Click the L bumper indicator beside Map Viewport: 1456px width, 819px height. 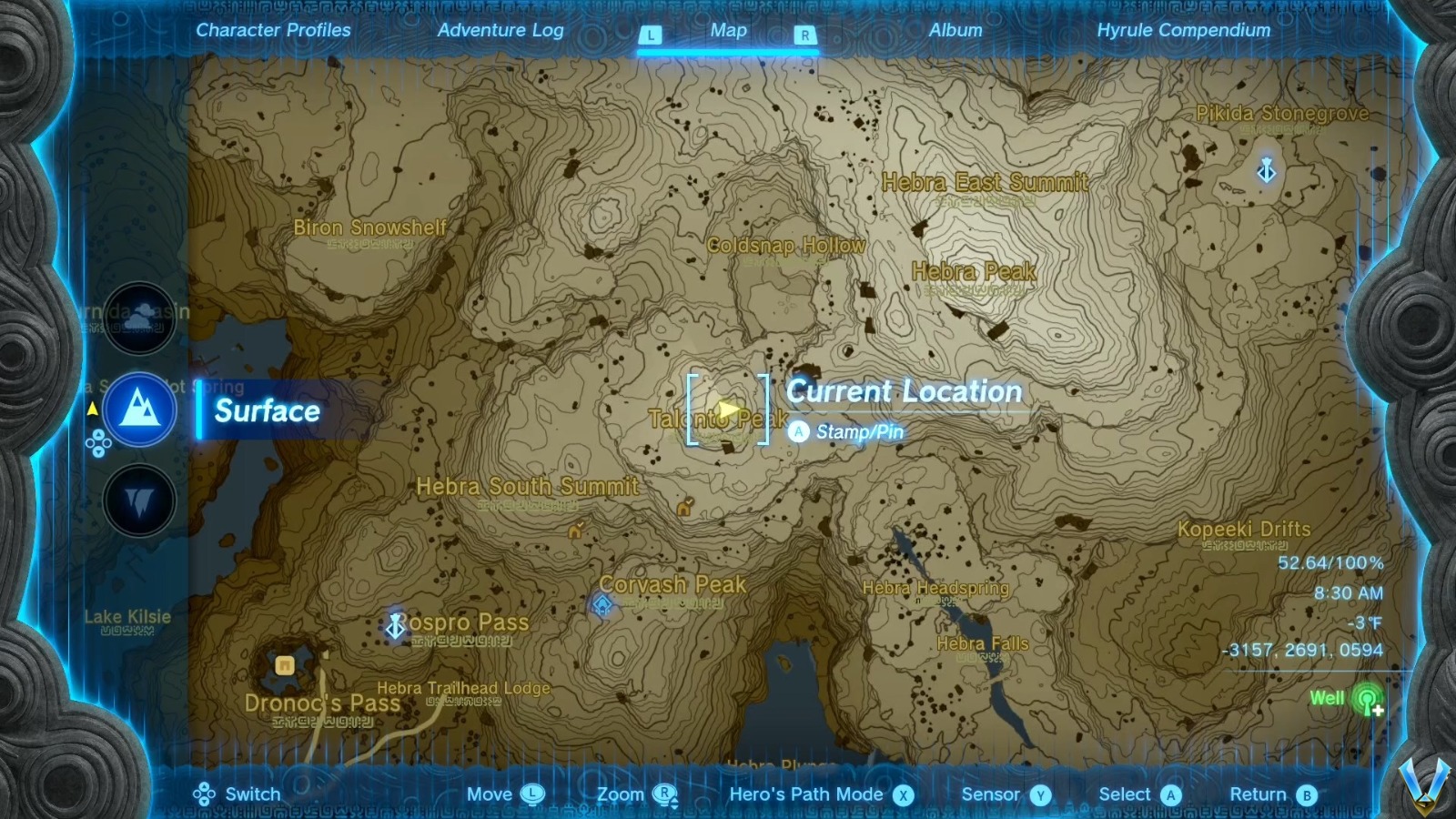point(650,33)
